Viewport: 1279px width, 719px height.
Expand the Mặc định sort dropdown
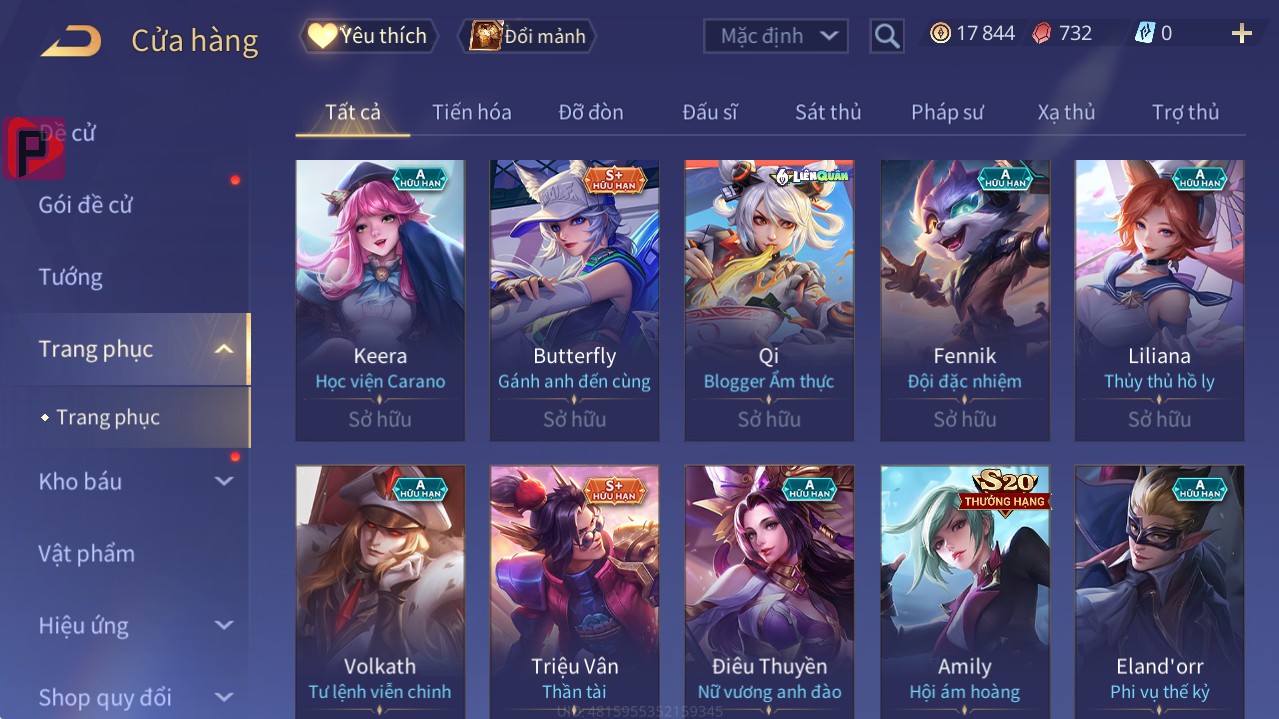775,36
